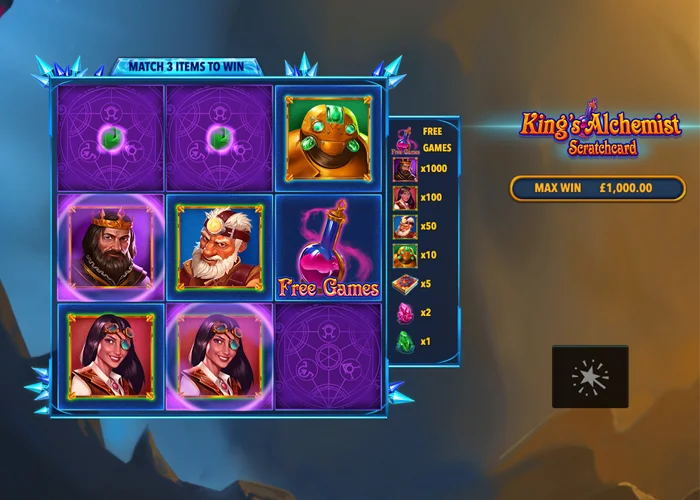This screenshot has height=500, width=700.
Task: Pick the woman tile with red background
Action: click(x=111, y=355)
